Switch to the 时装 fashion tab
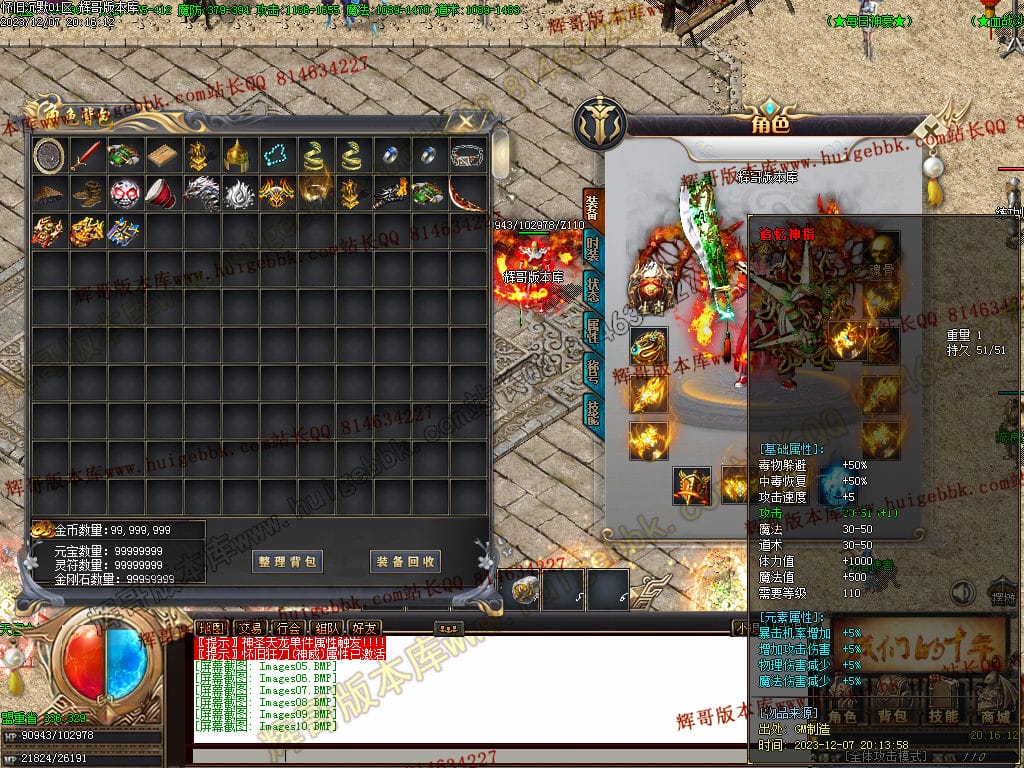The height and width of the screenshot is (768, 1024). pos(593,248)
